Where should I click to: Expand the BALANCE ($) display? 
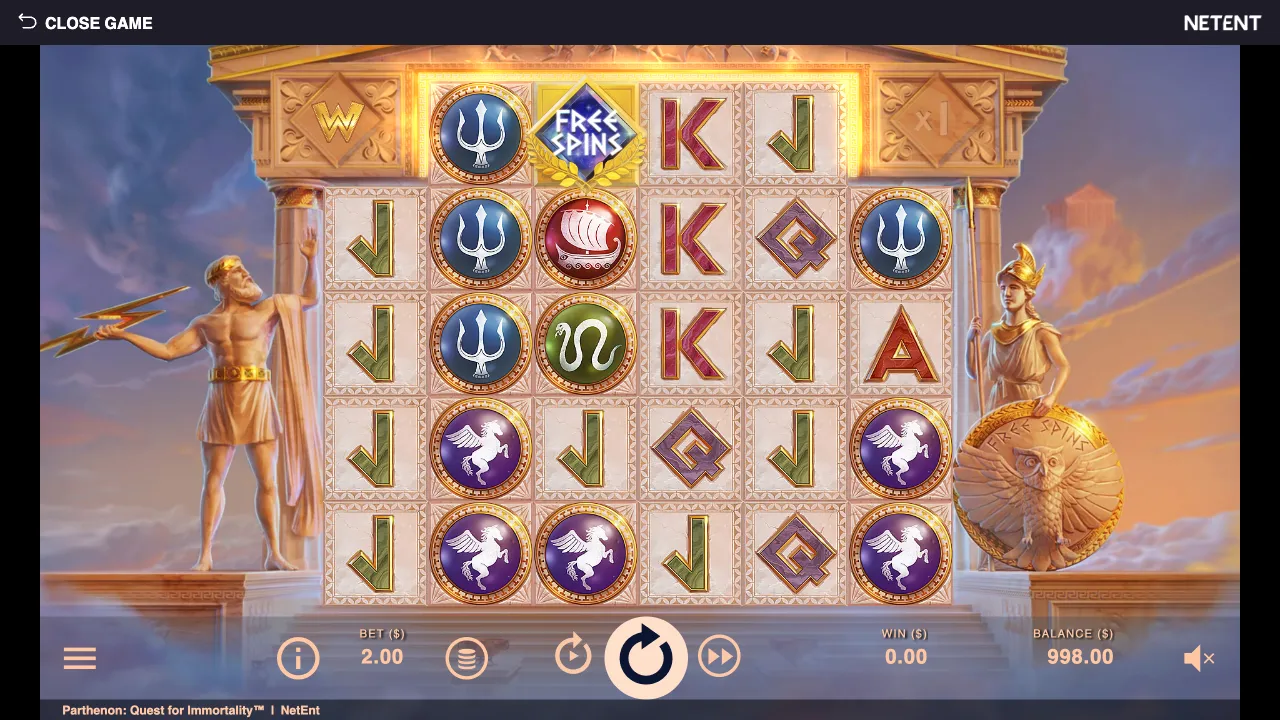pyautogui.click(x=1072, y=648)
